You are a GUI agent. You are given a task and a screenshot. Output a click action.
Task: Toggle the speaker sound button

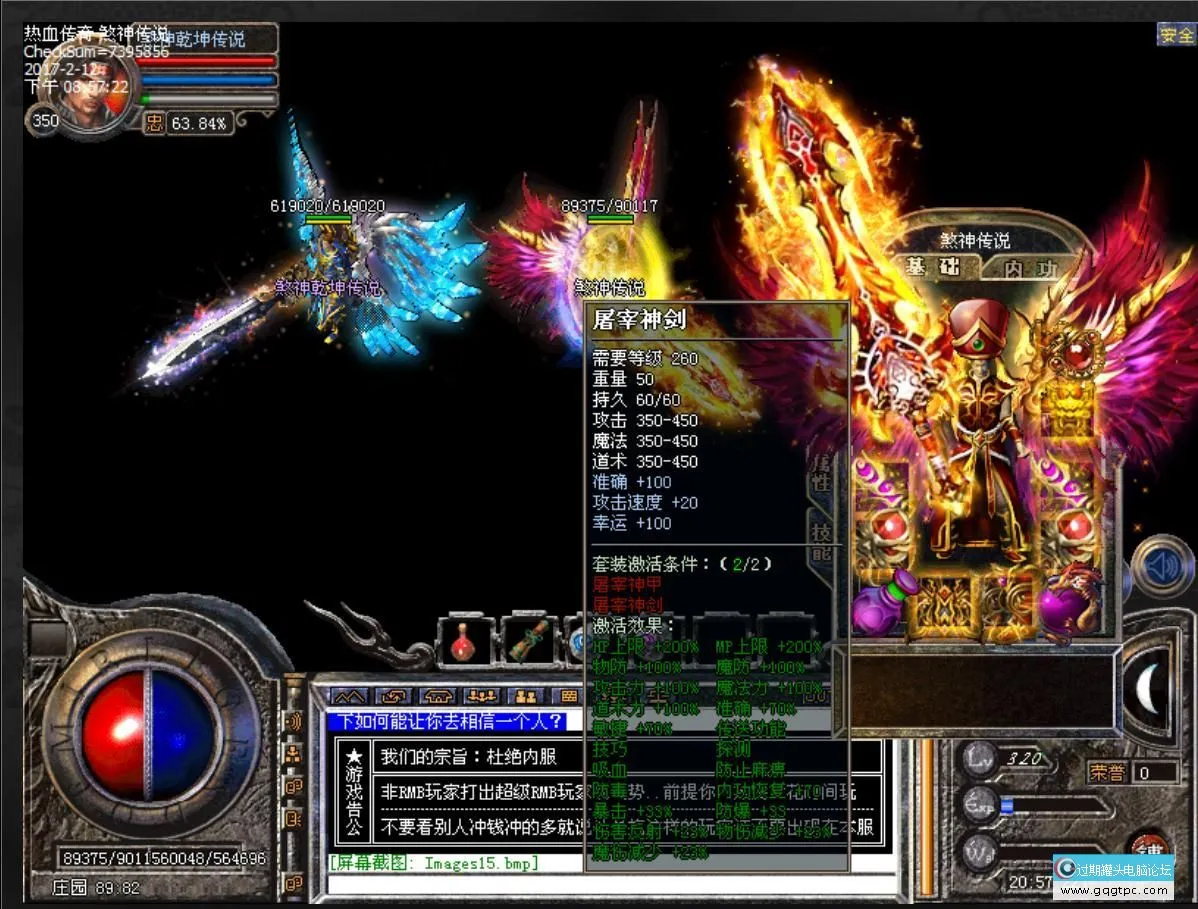tap(1160, 567)
